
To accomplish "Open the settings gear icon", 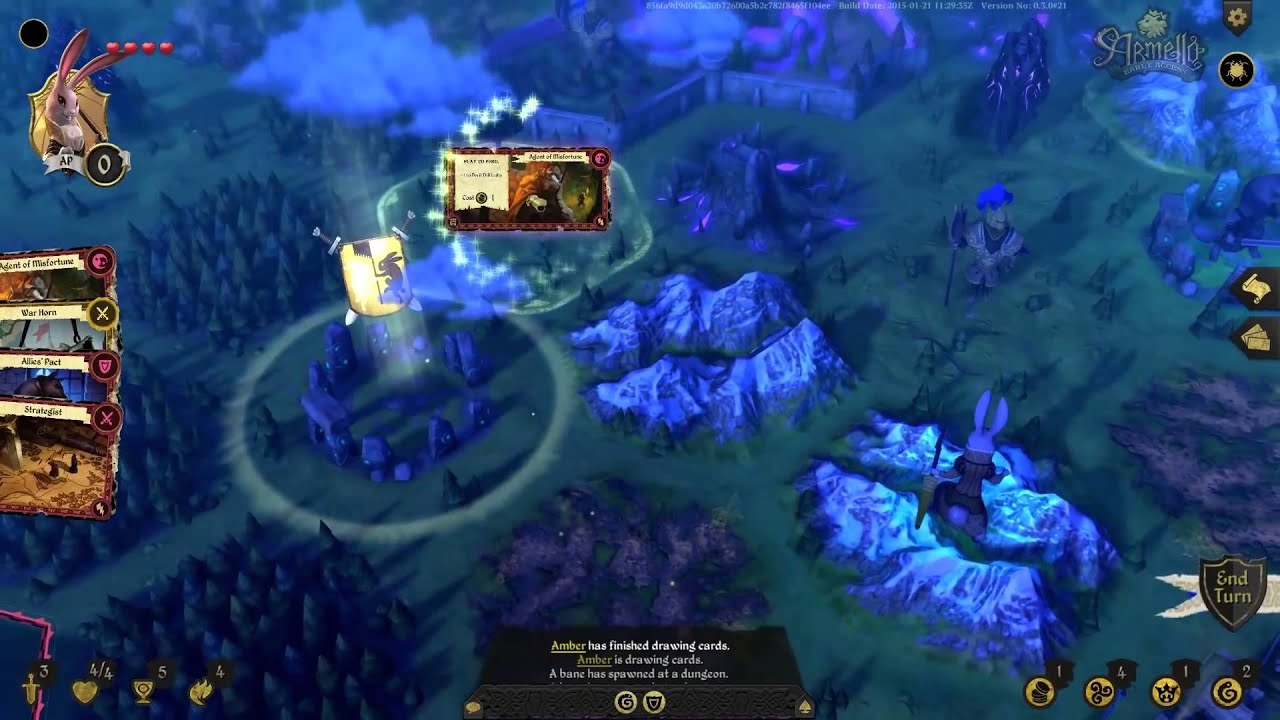I will (1236, 16).
